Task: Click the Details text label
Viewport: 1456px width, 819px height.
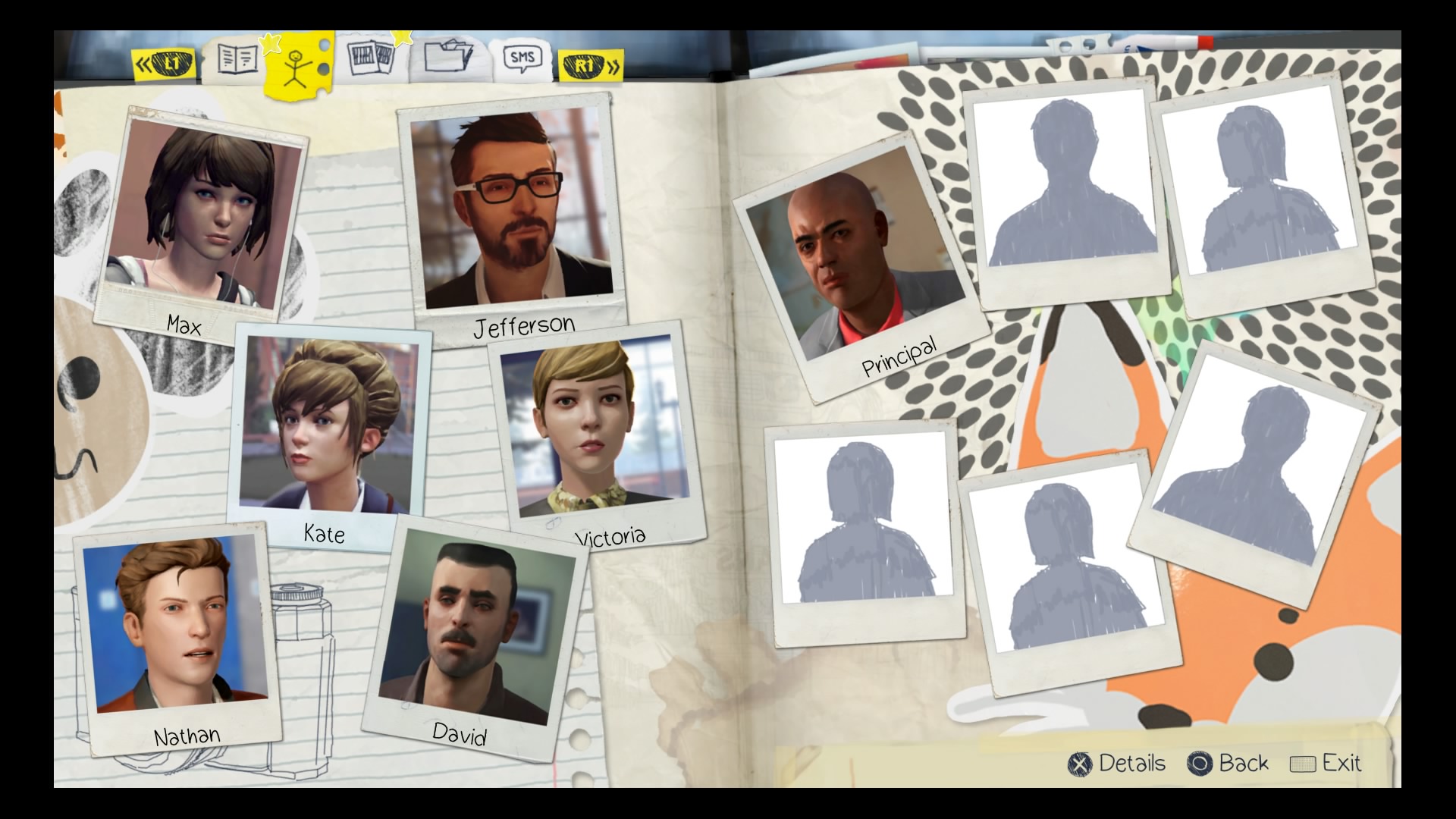Action: click(x=1131, y=764)
